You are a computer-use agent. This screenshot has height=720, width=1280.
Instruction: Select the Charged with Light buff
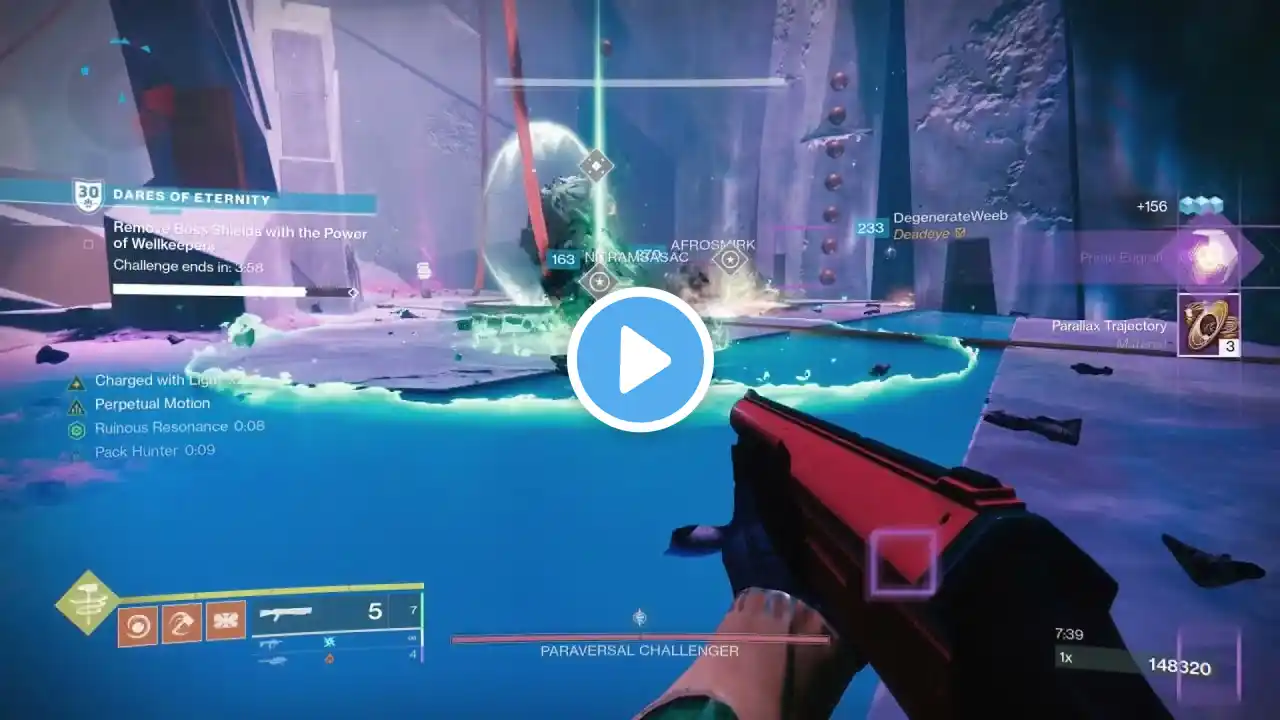[x=152, y=381]
